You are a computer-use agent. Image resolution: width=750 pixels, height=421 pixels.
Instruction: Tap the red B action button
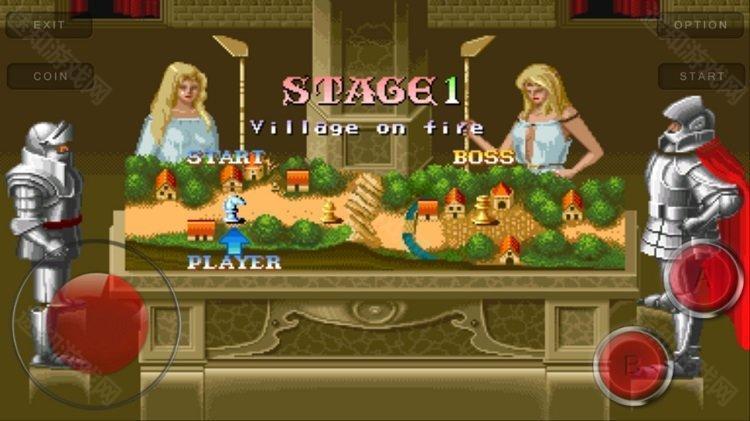tap(632, 364)
